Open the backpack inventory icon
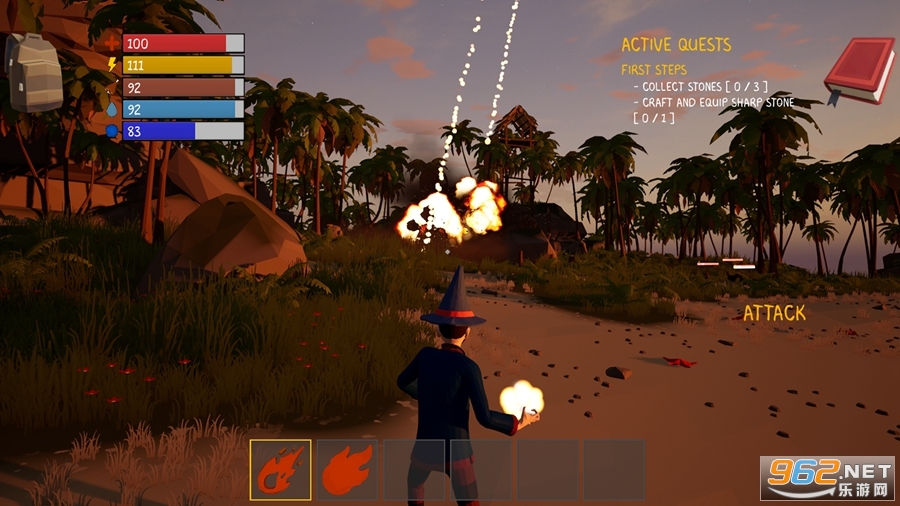900x506 pixels. 34,70
